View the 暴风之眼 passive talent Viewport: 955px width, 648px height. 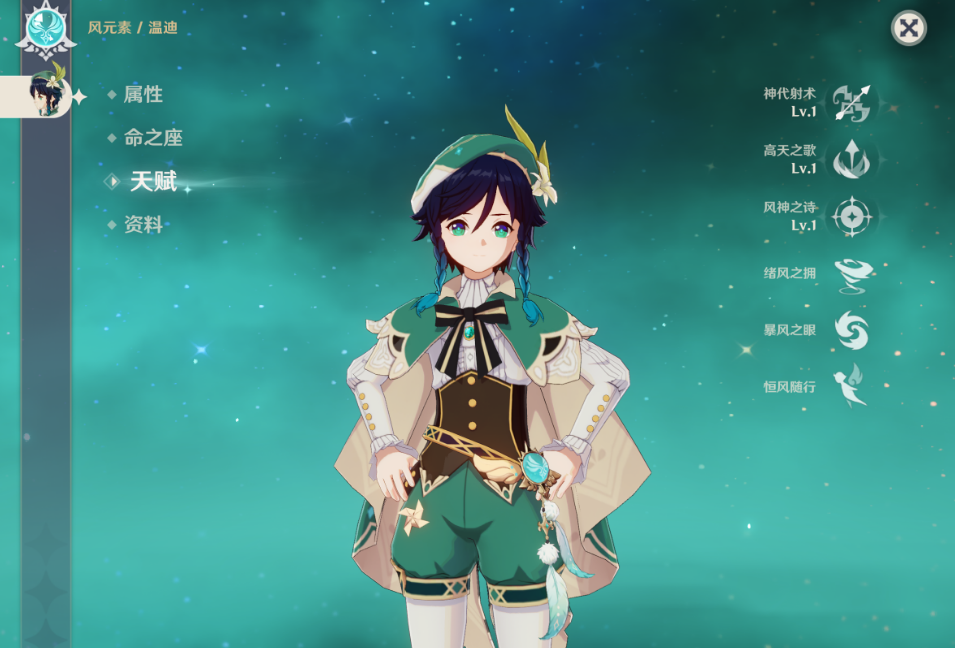(x=852, y=331)
